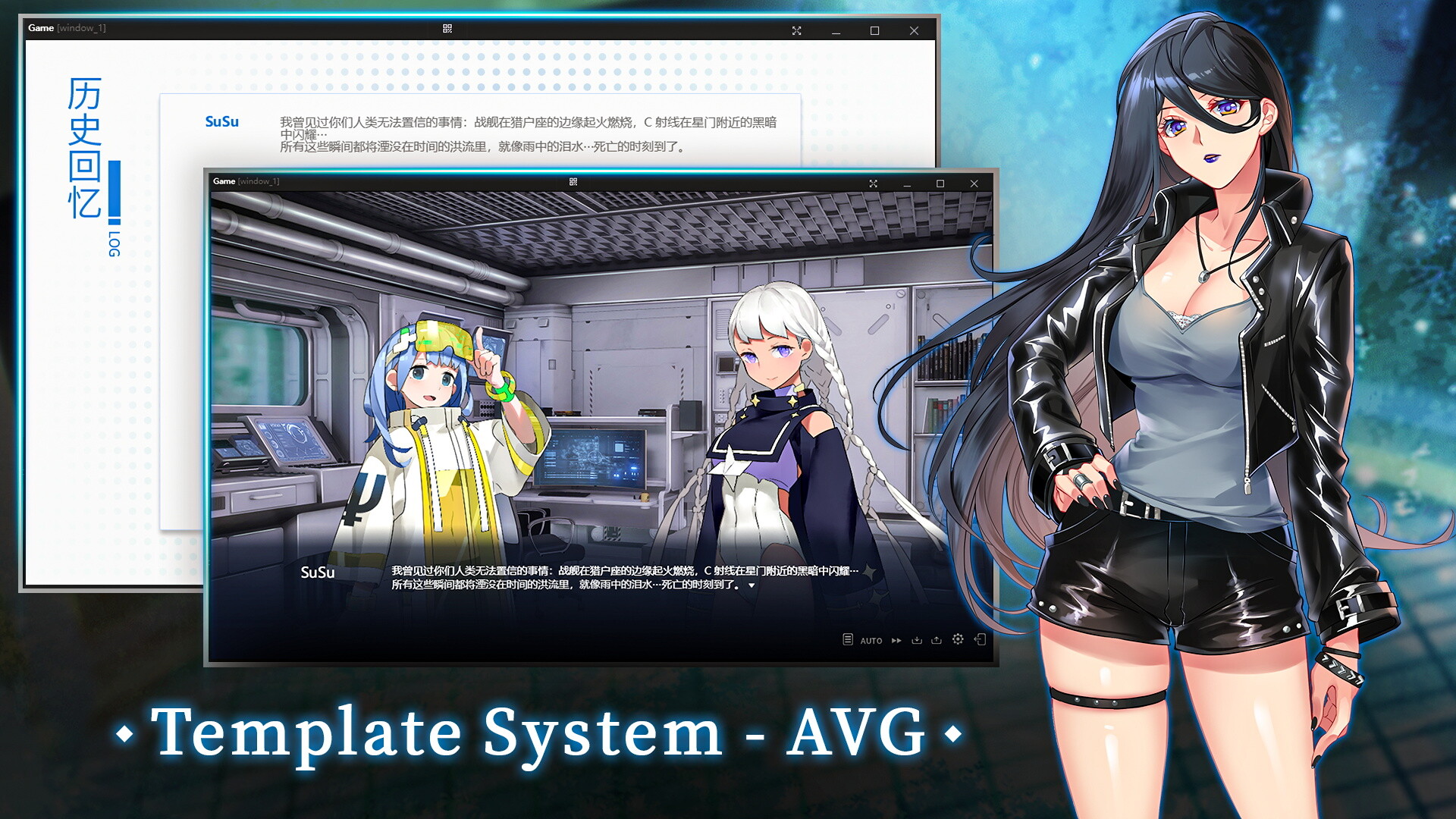
Task: Enter fullscreen via the expand icon
Action: point(874,184)
